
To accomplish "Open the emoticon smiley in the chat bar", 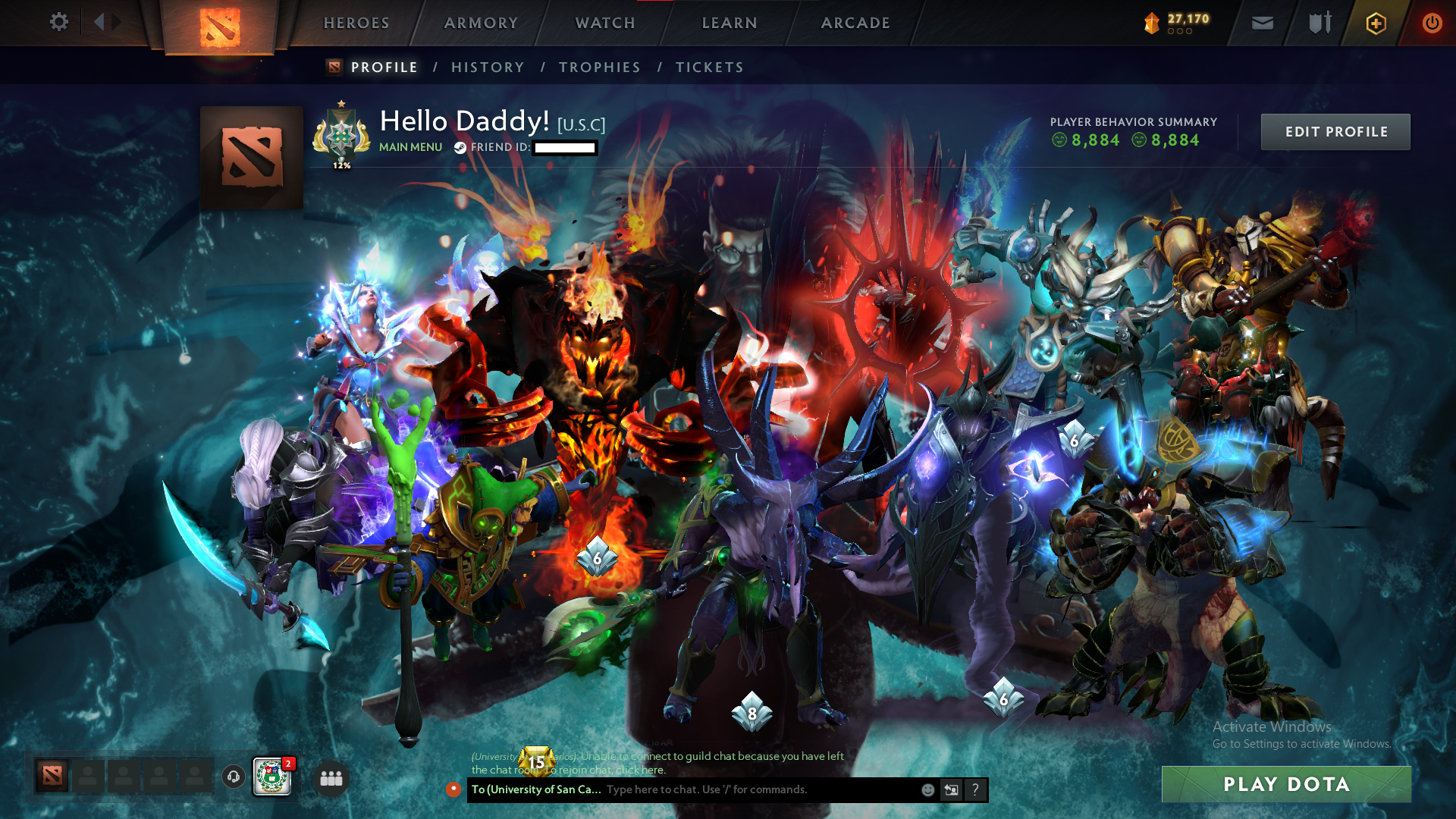I will click(927, 789).
